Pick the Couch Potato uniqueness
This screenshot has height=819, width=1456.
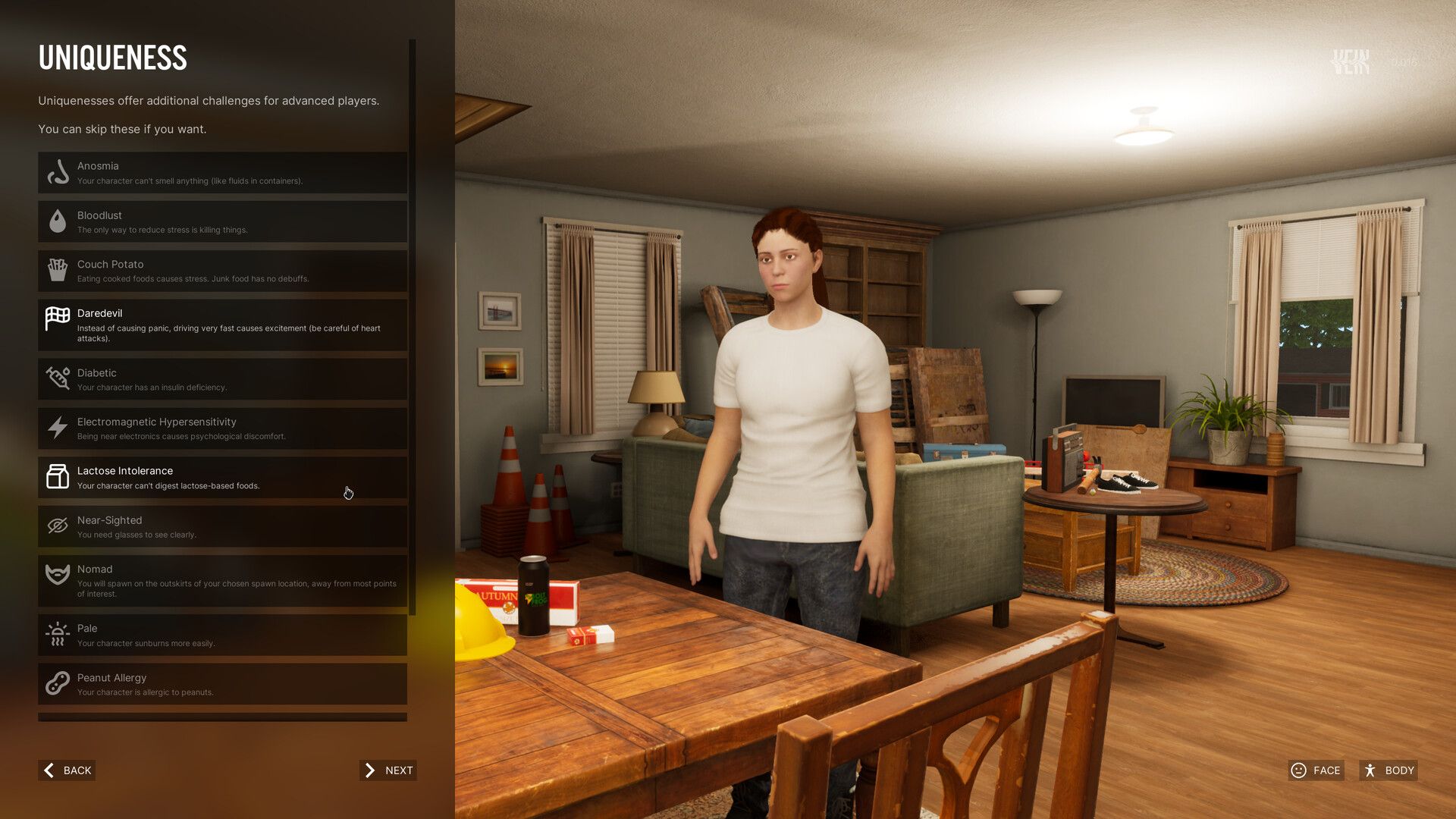tap(222, 271)
